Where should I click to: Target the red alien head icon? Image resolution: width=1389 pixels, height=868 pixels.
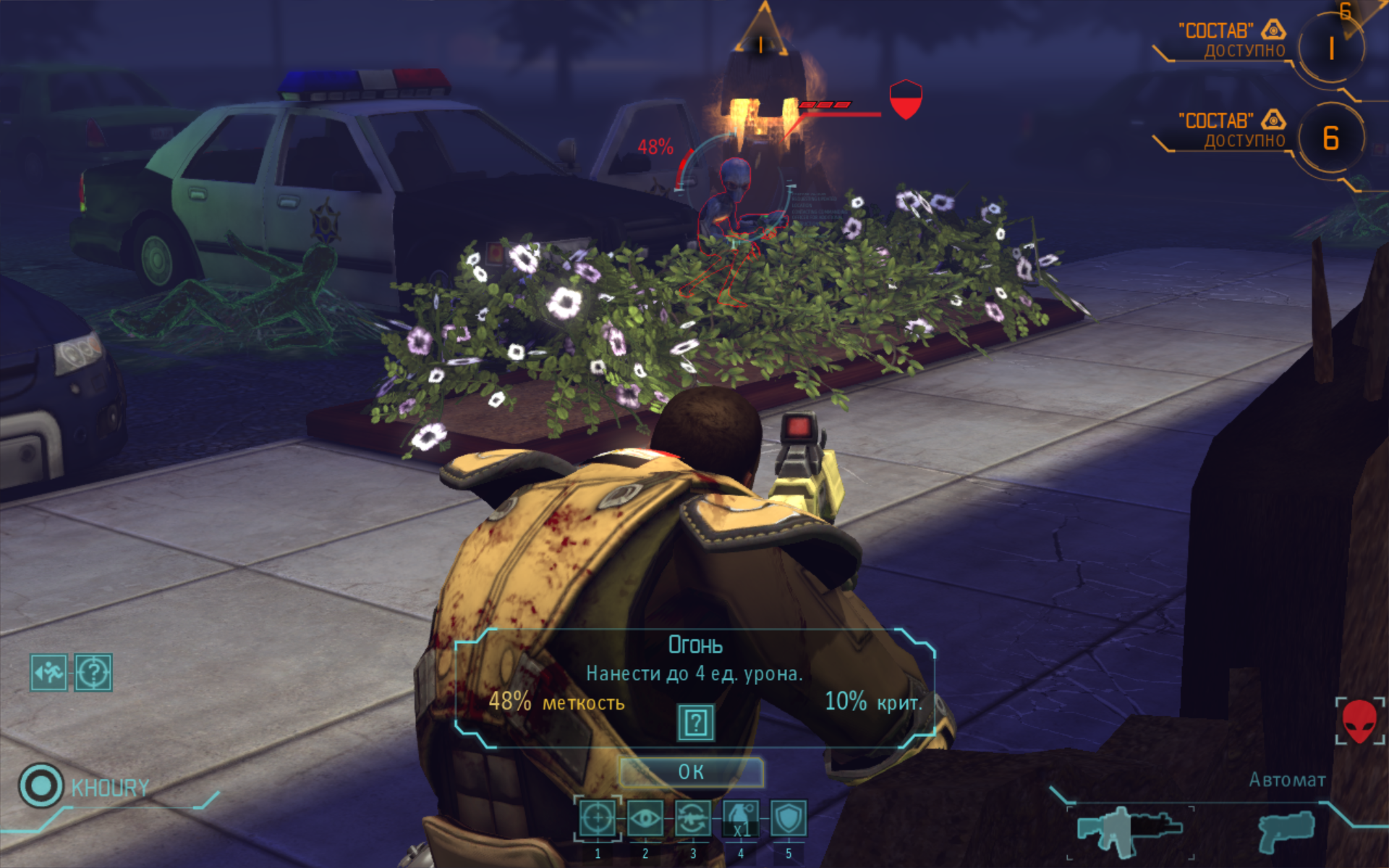coord(1359,720)
